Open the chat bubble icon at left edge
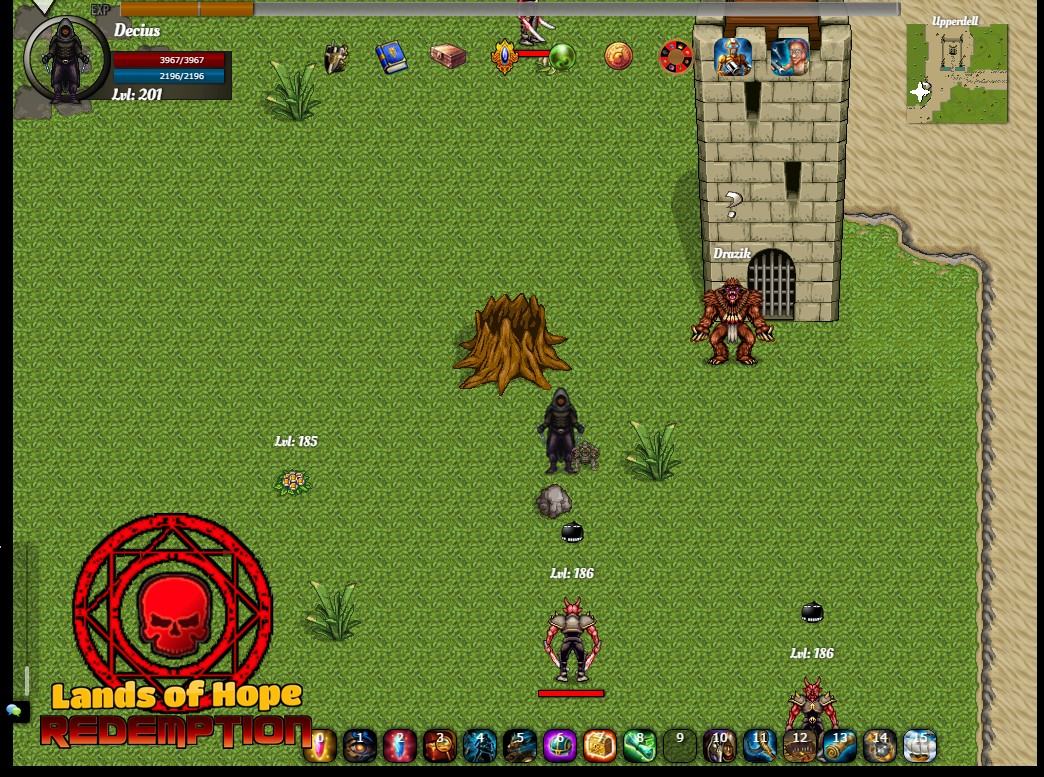The image size is (1044, 777). pos(14,711)
